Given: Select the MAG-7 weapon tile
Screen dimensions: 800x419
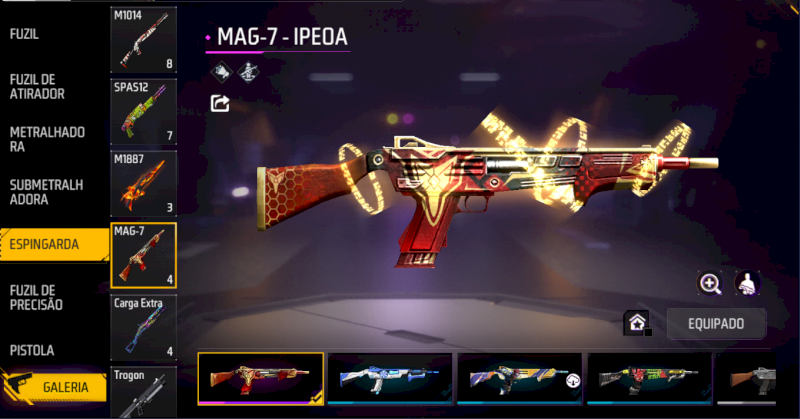Looking at the screenshot, I should (x=144, y=255).
